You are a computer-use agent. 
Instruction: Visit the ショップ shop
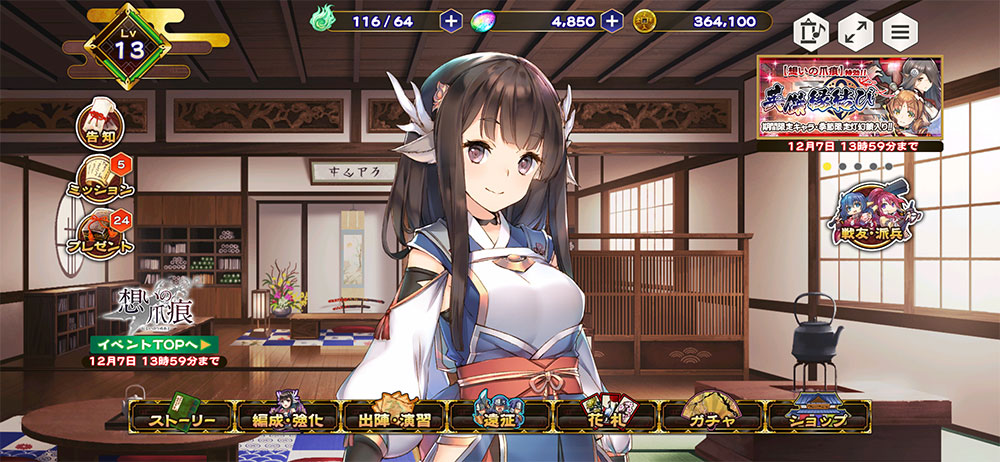[817, 417]
